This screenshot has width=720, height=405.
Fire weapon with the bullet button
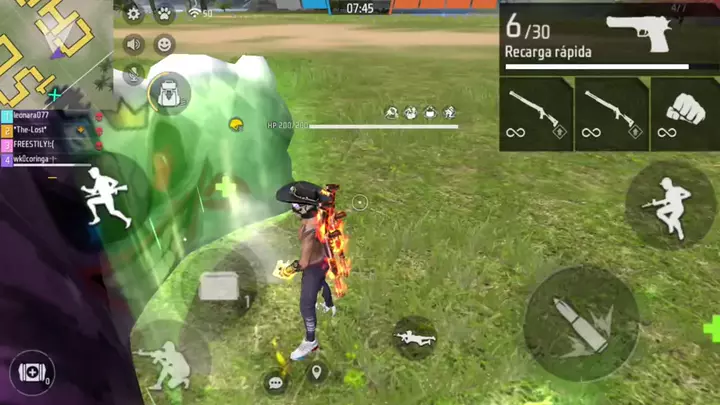(581, 325)
